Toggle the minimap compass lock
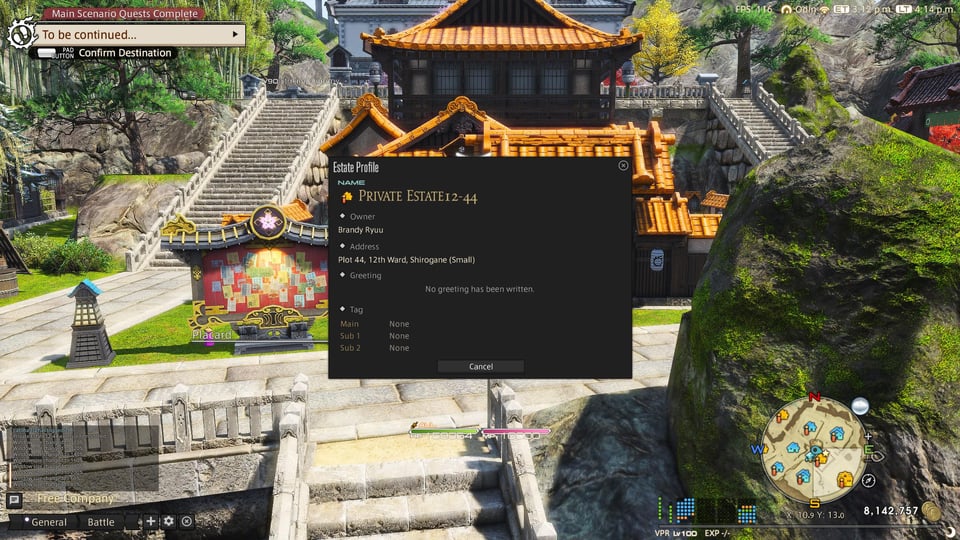 [868, 481]
